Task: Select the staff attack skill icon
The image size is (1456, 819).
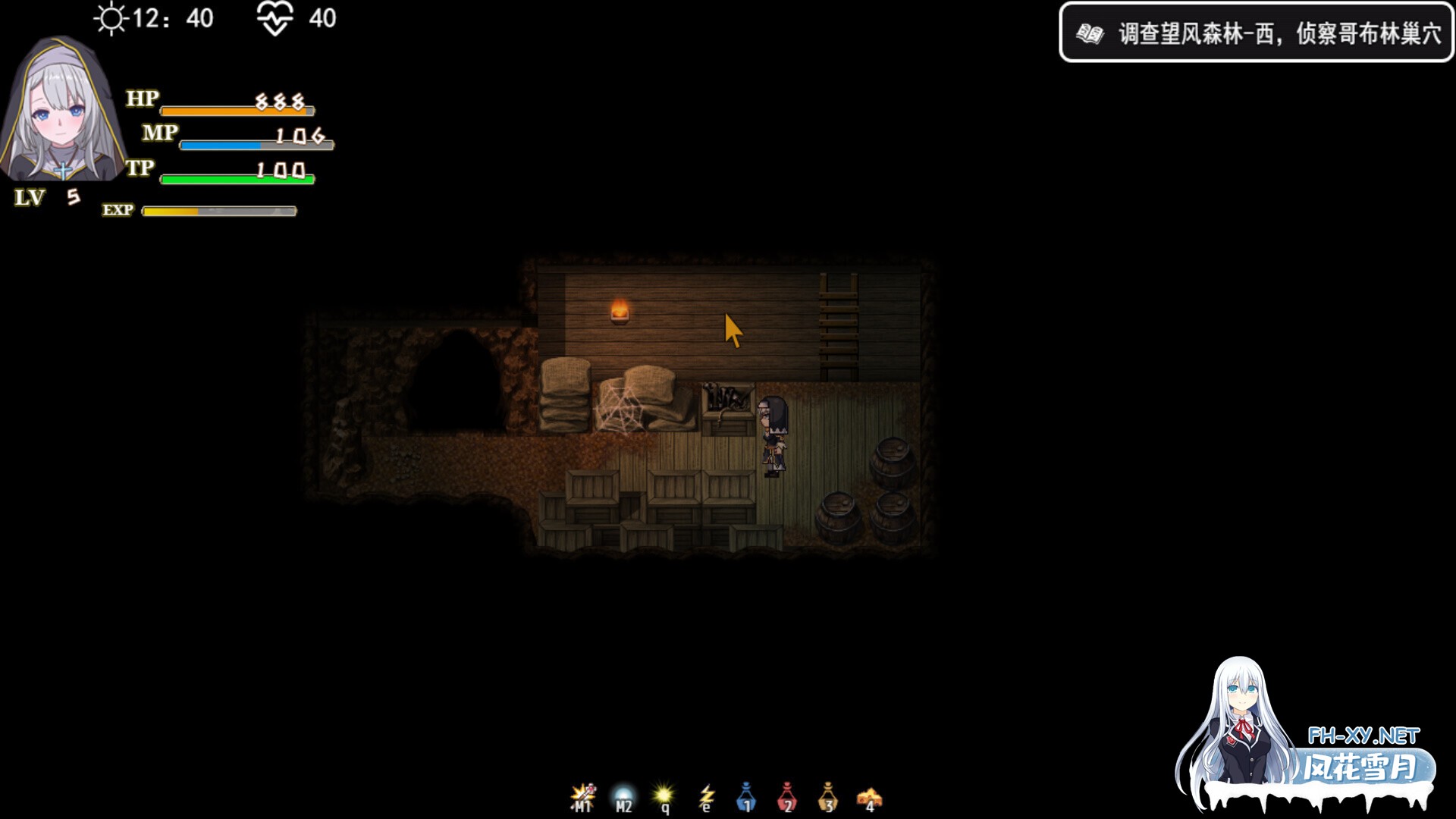Action: 583,798
